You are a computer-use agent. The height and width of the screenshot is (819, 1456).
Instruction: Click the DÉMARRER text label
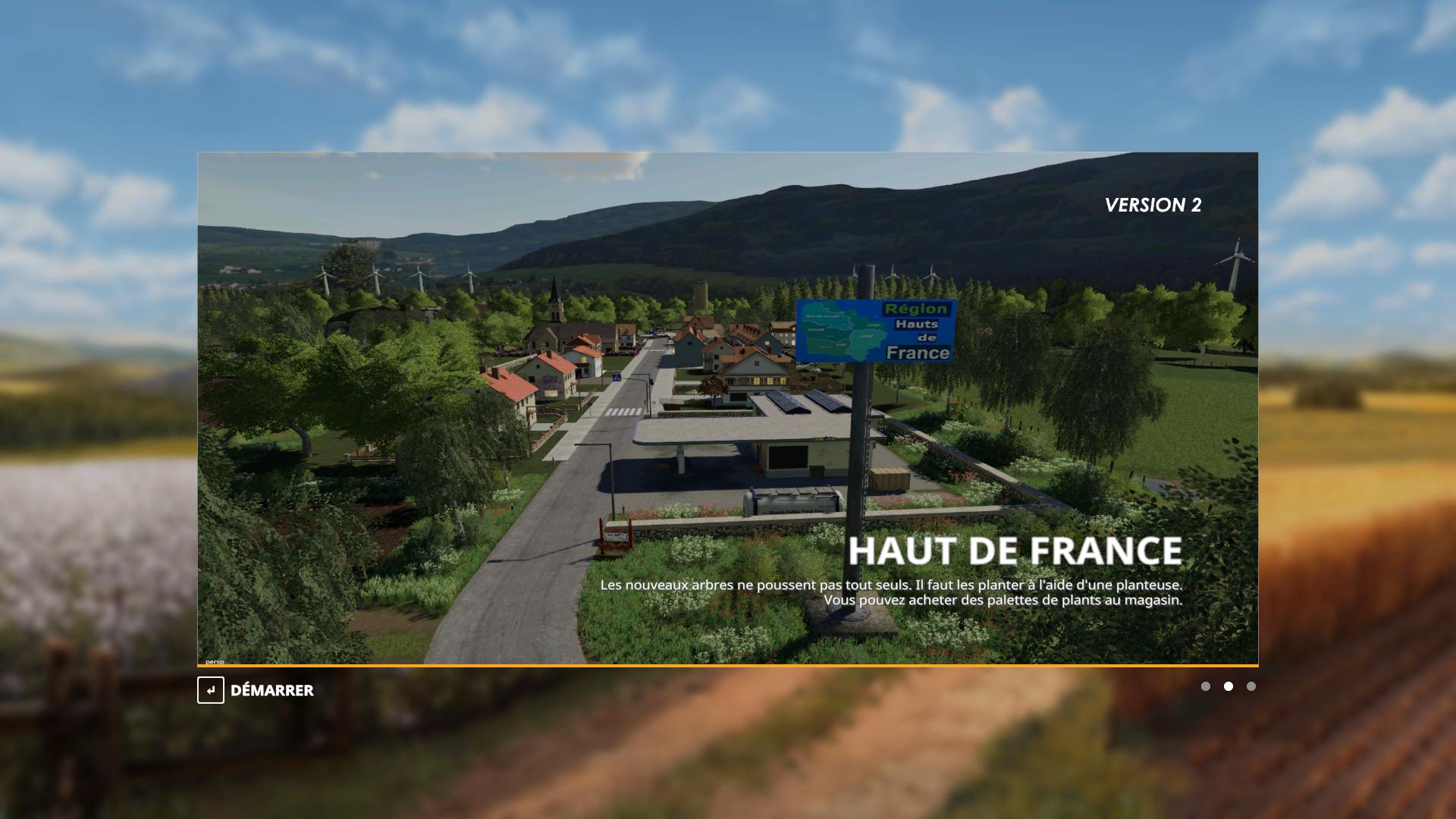(x=272, y=691)
